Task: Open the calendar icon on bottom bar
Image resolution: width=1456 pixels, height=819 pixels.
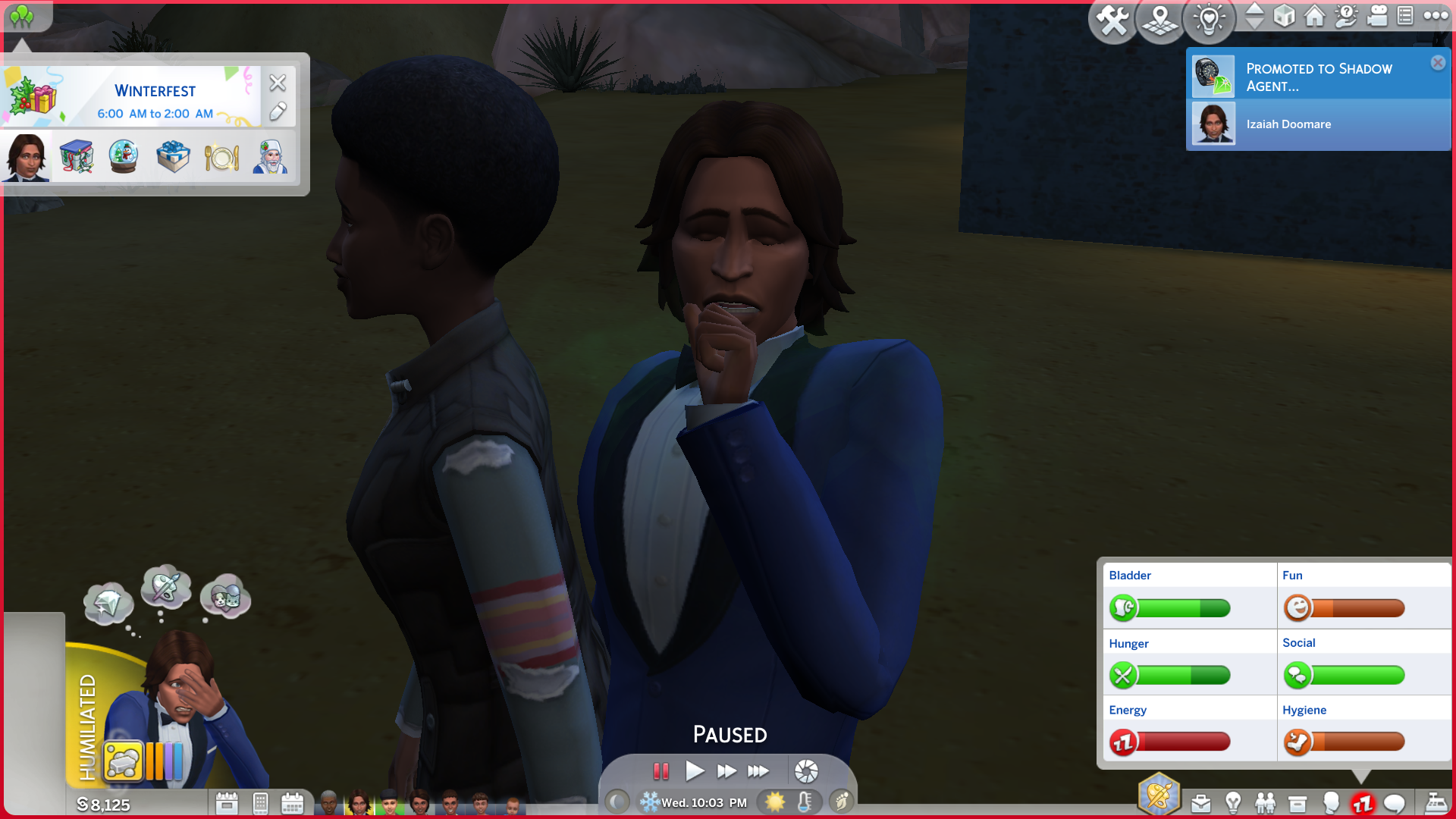Action: coord(292,803)
